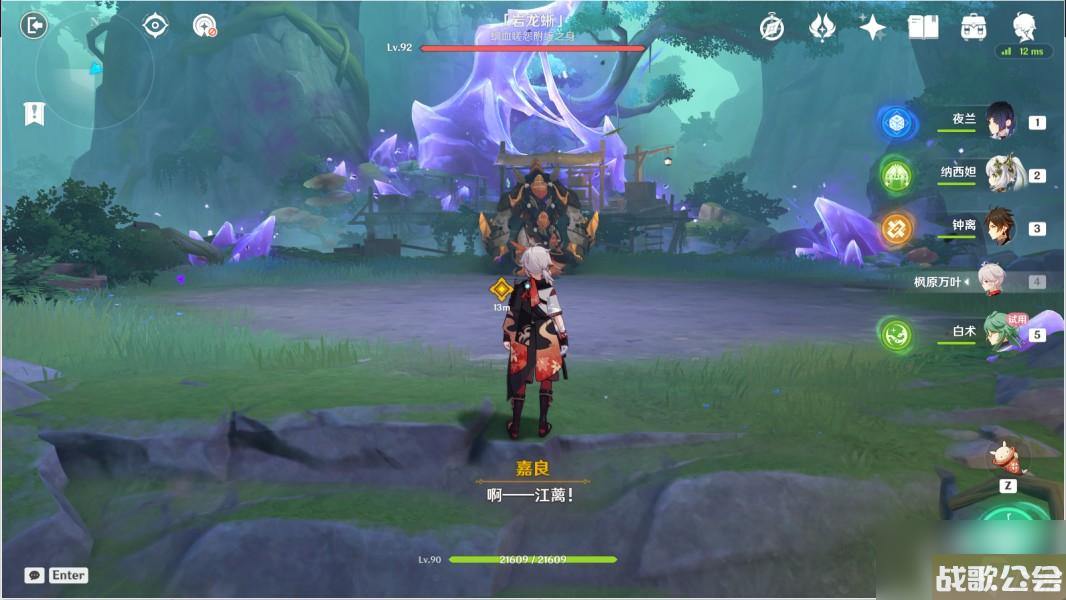Open the winged events icon
Image resolution: width=1066 pixels, height=600 pixels.
pyautogui.click(x=822, y=27)
